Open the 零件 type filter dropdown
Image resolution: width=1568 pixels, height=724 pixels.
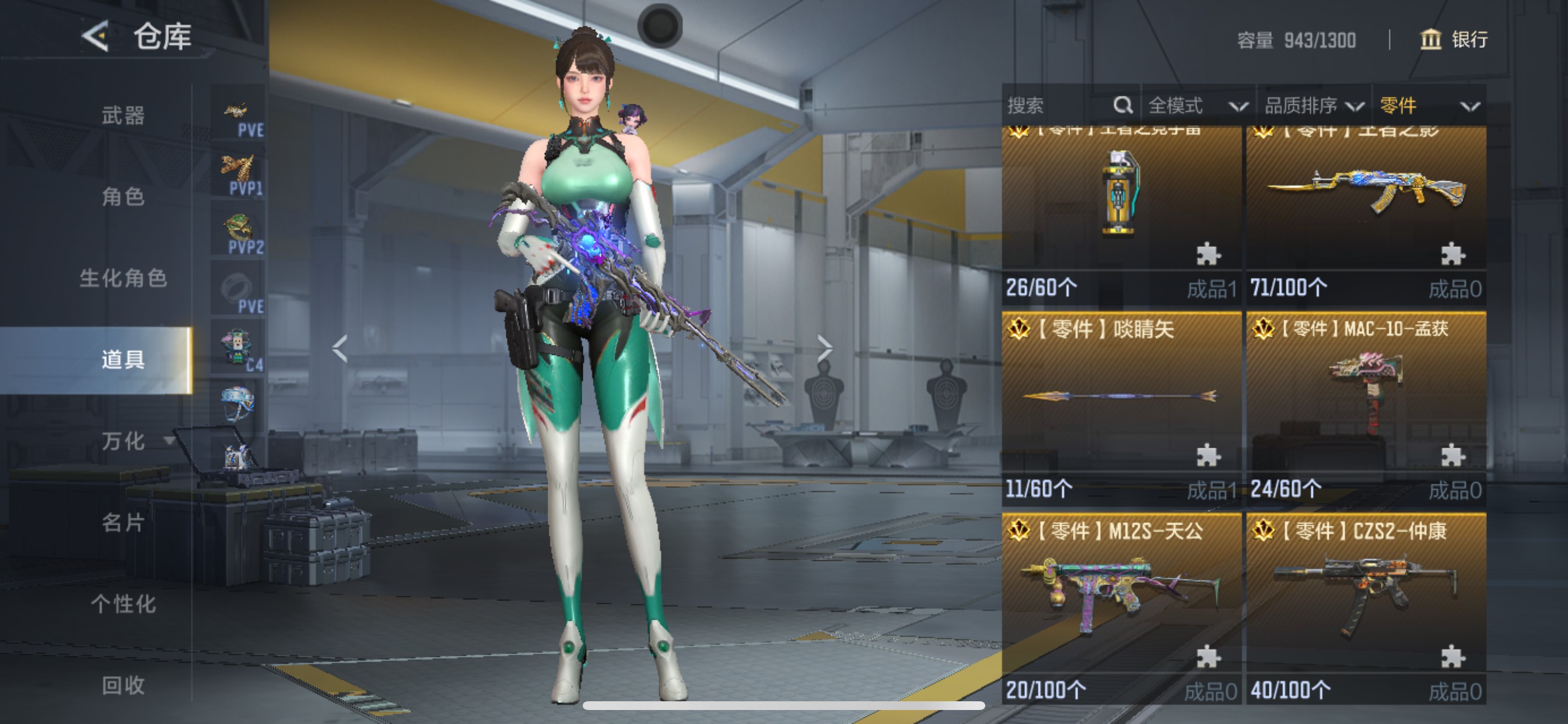pos(1429,106)
